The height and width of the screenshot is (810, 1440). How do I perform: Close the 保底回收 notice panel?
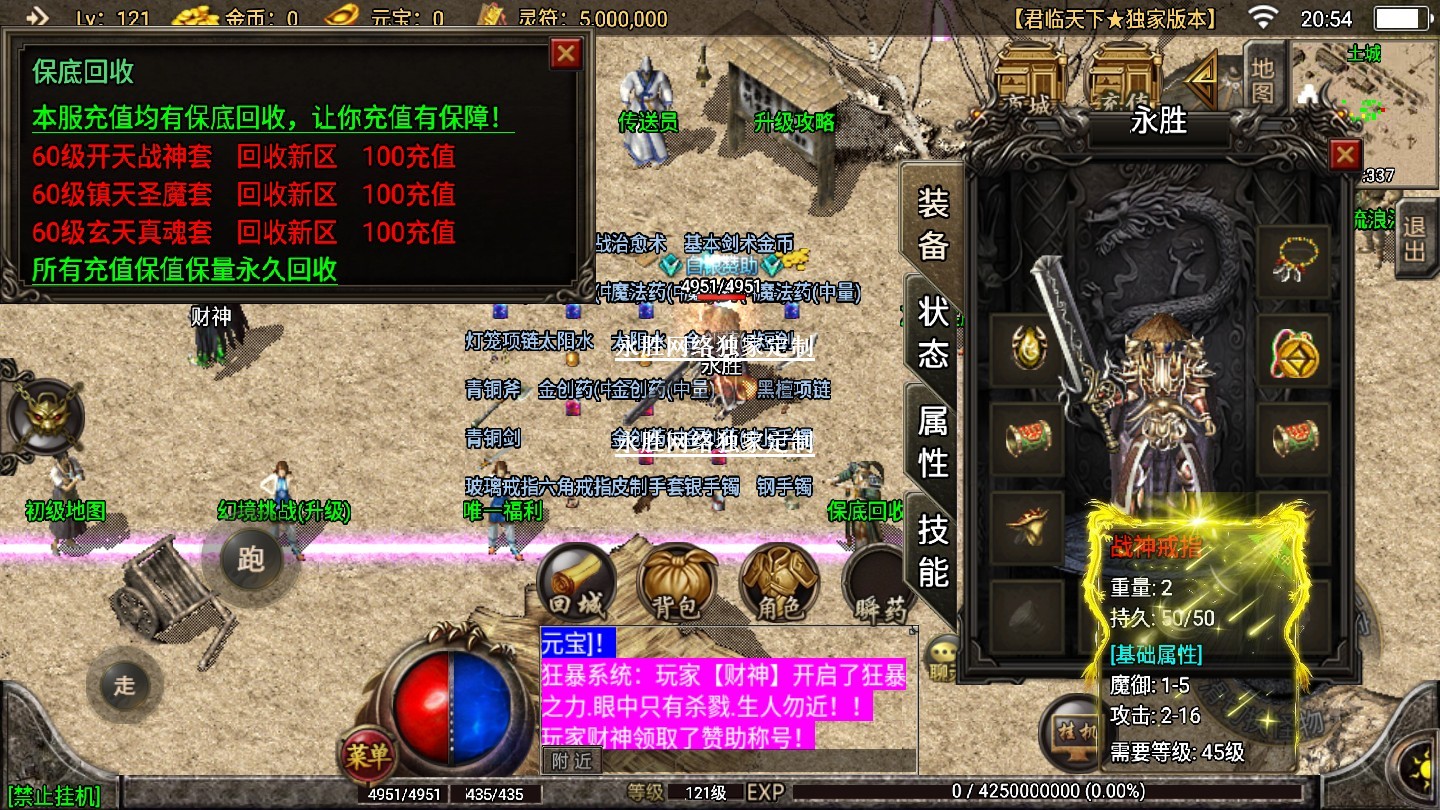(x=566, y=53)
